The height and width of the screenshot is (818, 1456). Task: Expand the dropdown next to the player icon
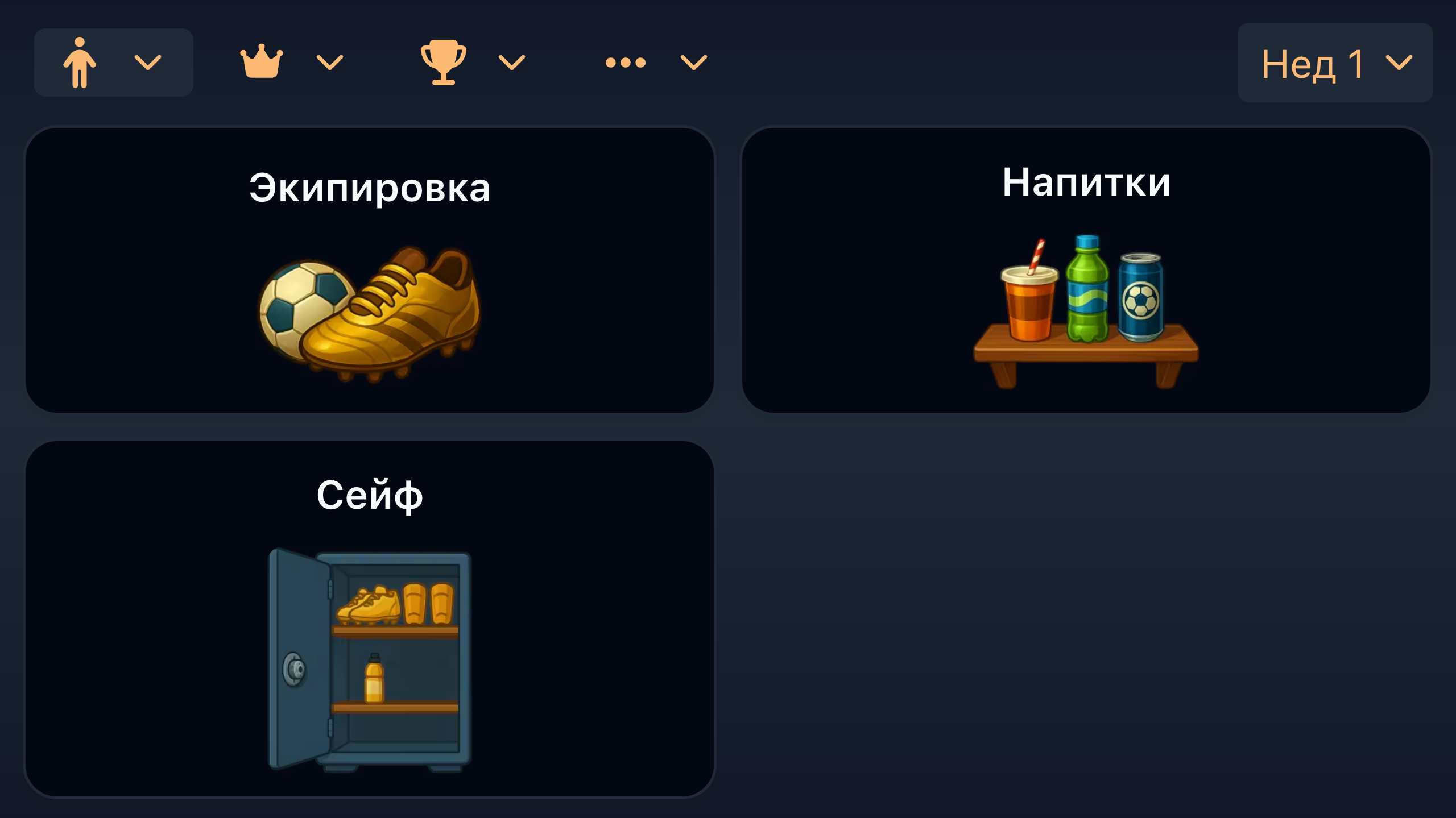pos(149,61)
